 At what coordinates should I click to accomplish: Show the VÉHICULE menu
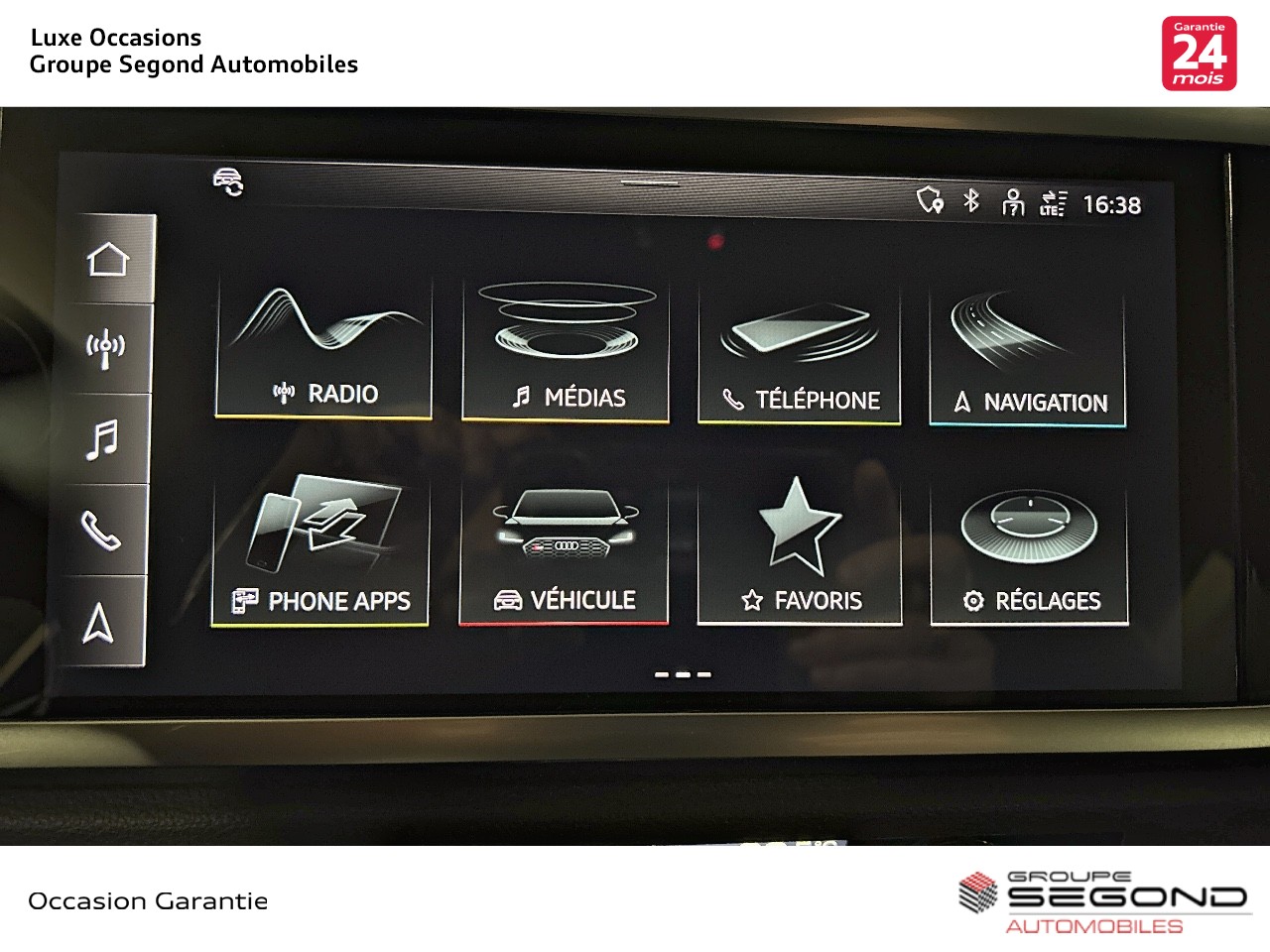pyautogui.click(x=564, y=551)
